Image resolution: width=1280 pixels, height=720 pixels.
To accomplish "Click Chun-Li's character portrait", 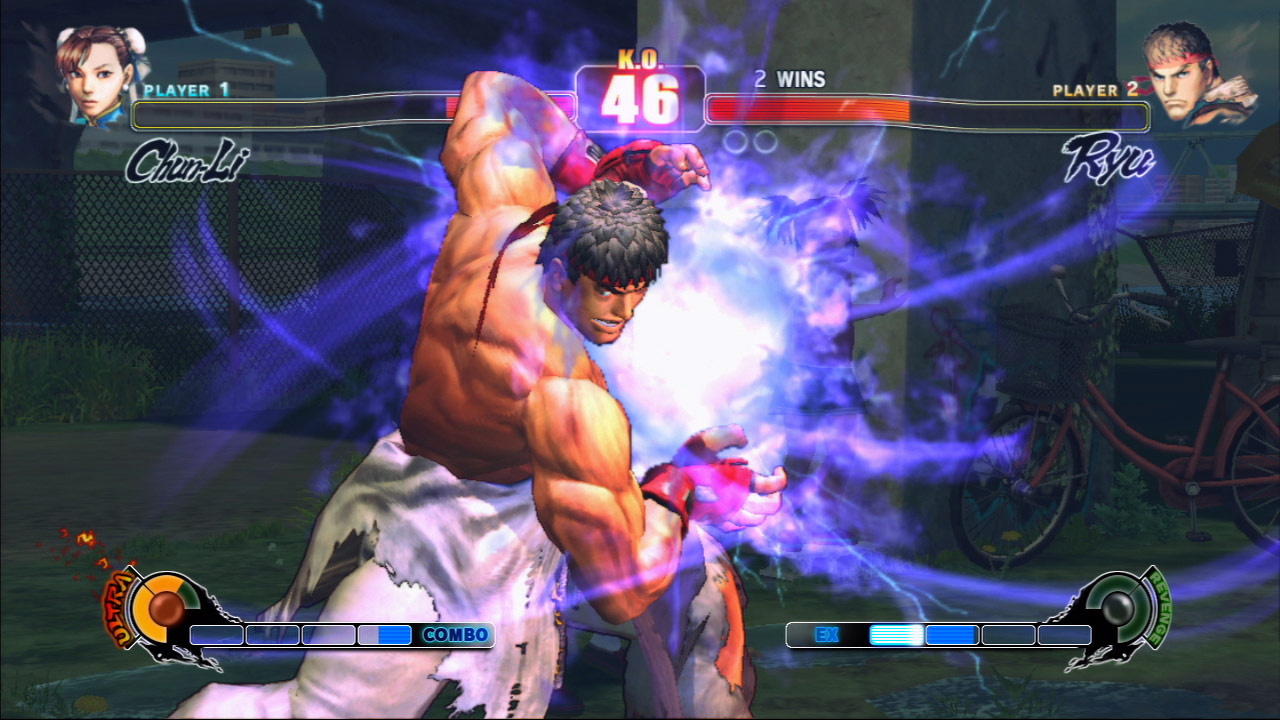I will [x=97, y=75].
